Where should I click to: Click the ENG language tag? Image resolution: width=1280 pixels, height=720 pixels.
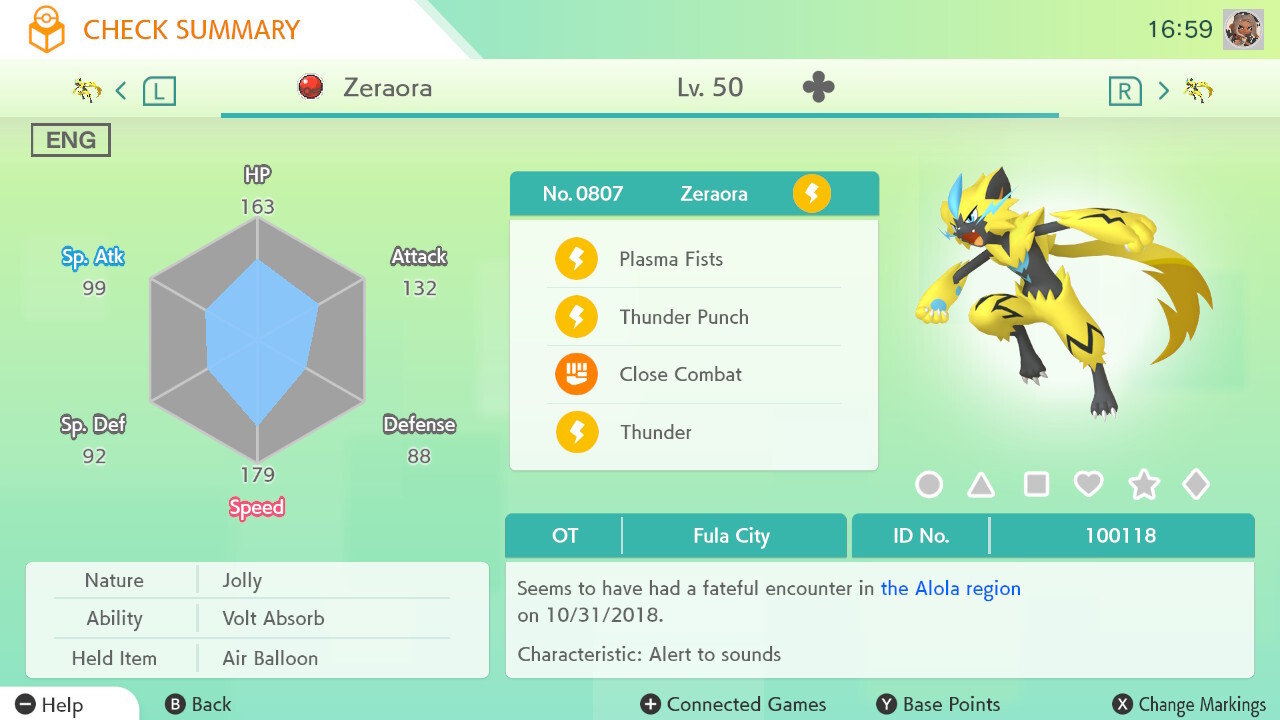point(70,140)
